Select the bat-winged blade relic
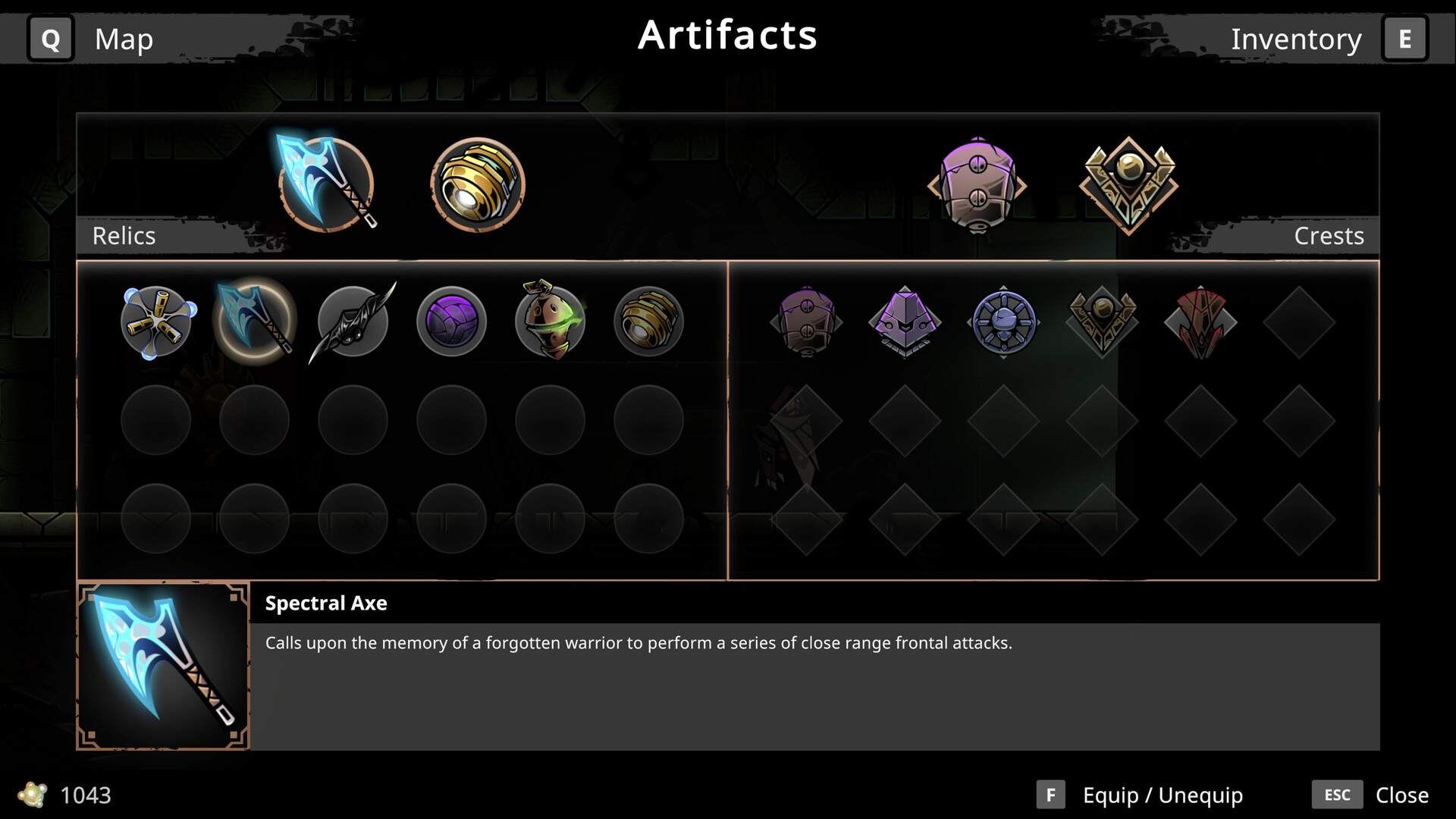 [x=352, y=321]
